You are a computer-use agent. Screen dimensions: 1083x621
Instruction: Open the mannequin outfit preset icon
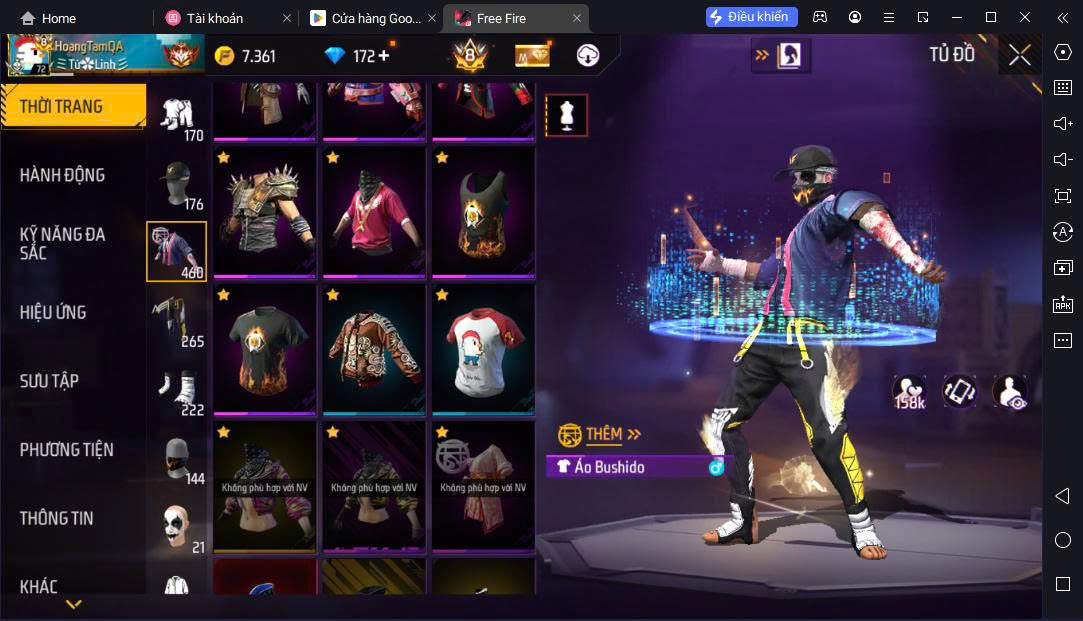pyautogui.click(x=566, y=116)
